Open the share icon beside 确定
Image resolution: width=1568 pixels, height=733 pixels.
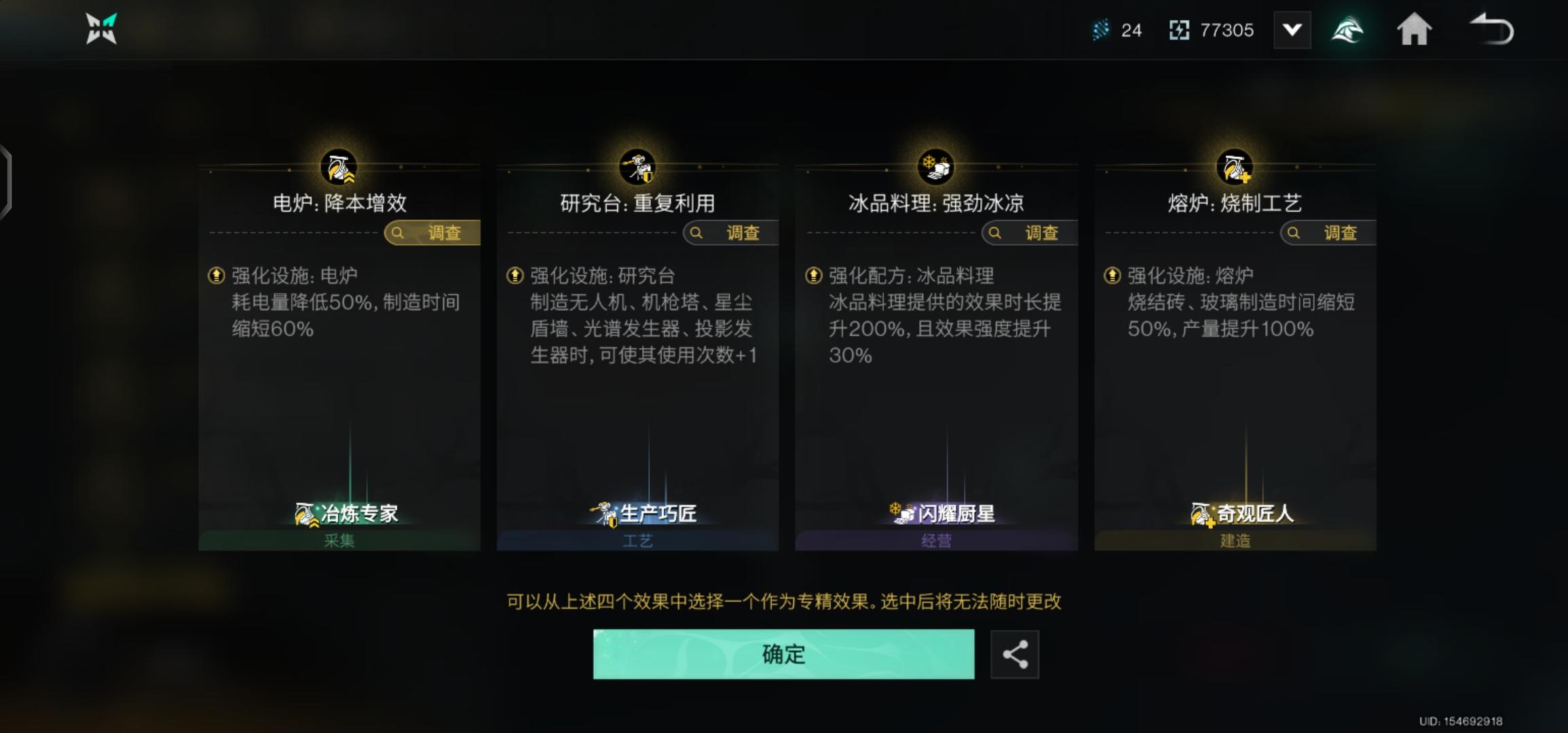tap(1015, 654)
